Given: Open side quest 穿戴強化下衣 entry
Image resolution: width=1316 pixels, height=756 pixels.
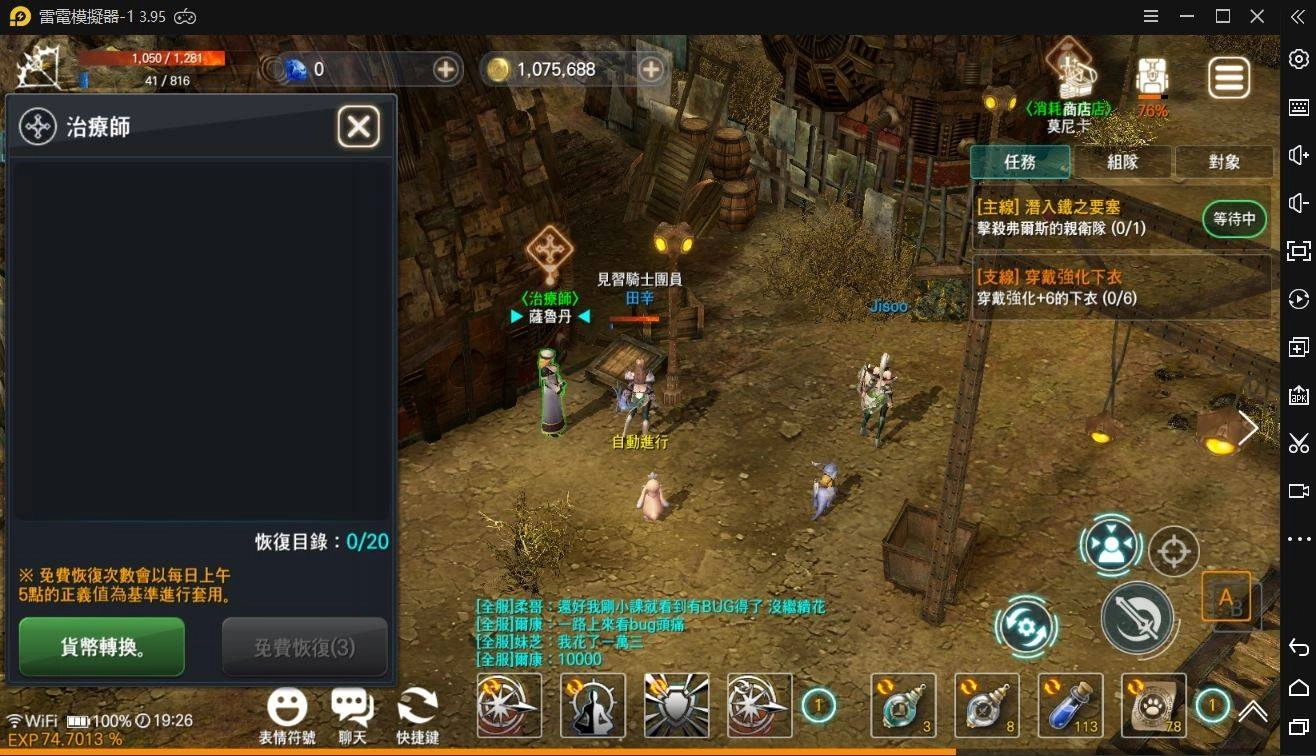Looking at the screenshot, I should [1120, 288].
